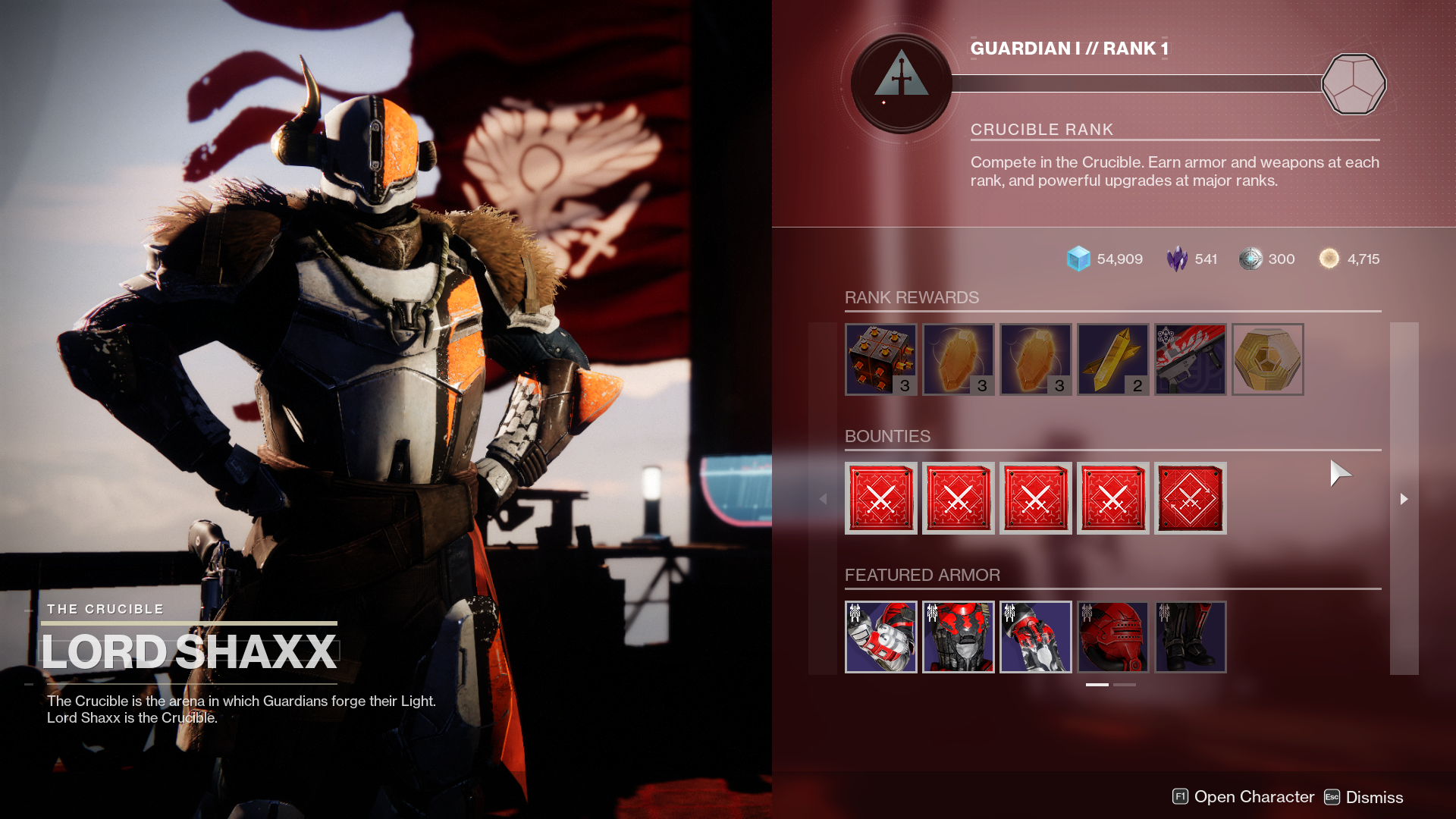Select the featured gauntlets armor piece

(881, 637)
